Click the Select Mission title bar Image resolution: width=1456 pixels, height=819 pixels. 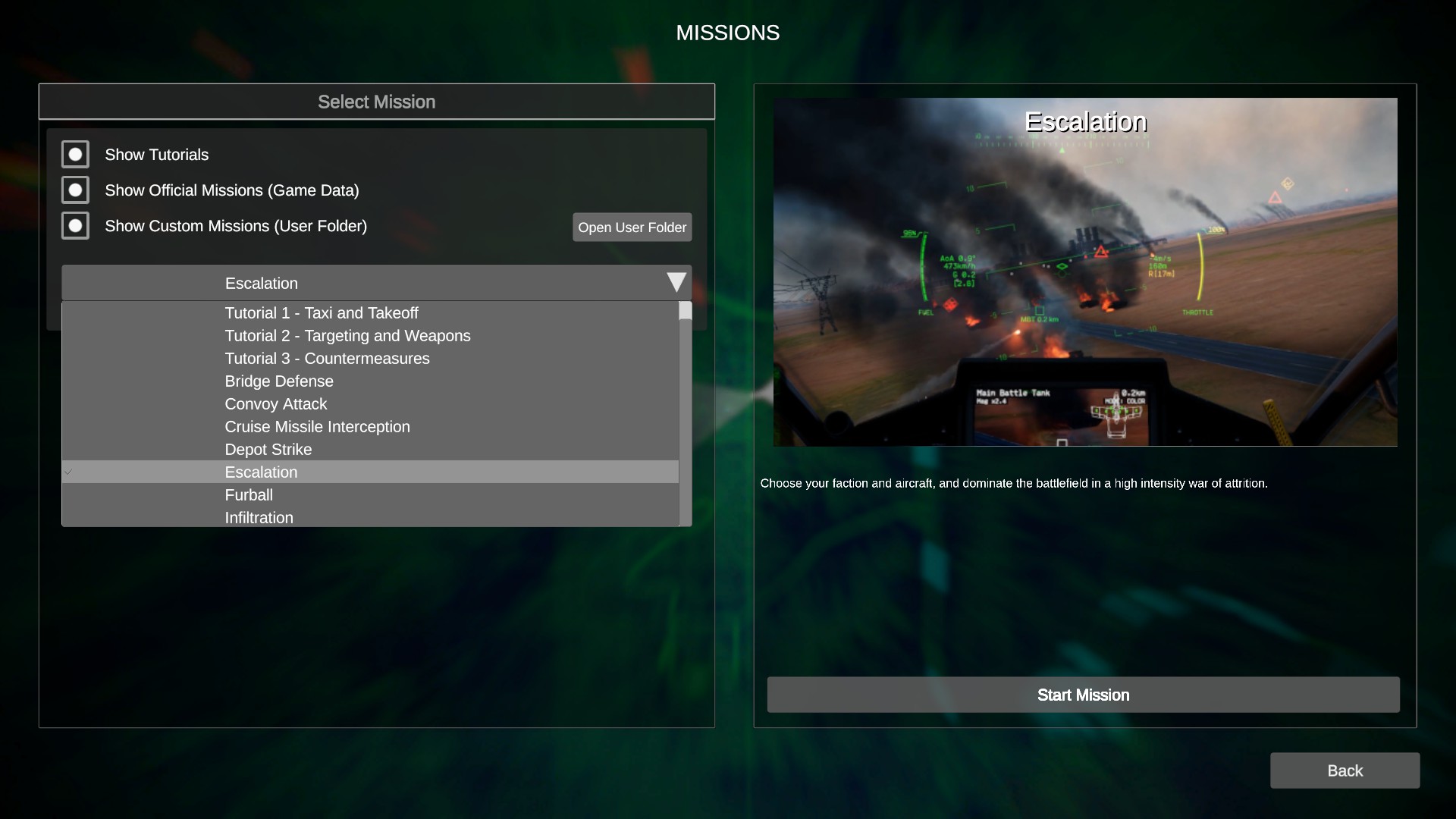[x=376, y=102]
